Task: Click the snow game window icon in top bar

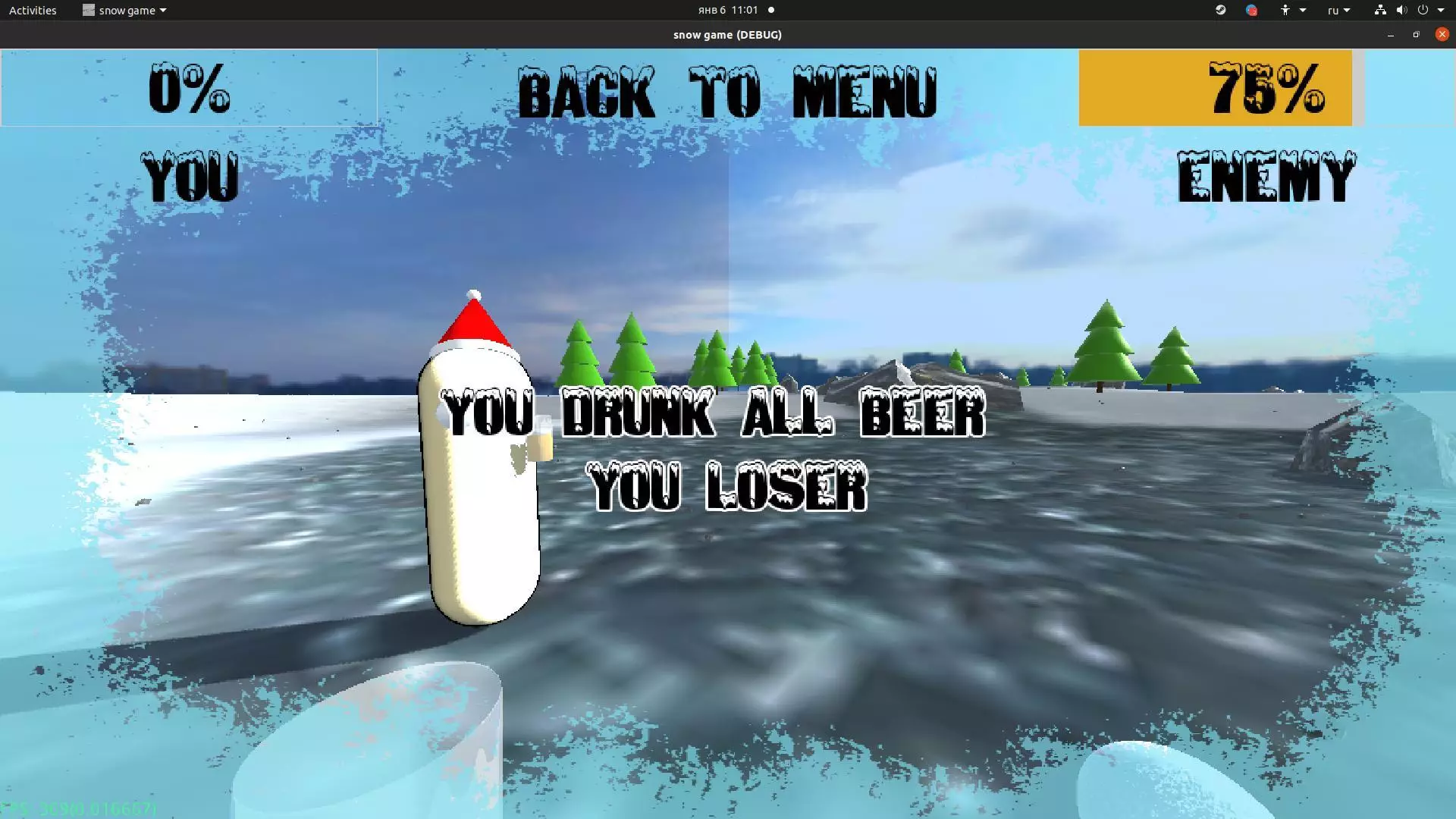Action: [87, 10]
